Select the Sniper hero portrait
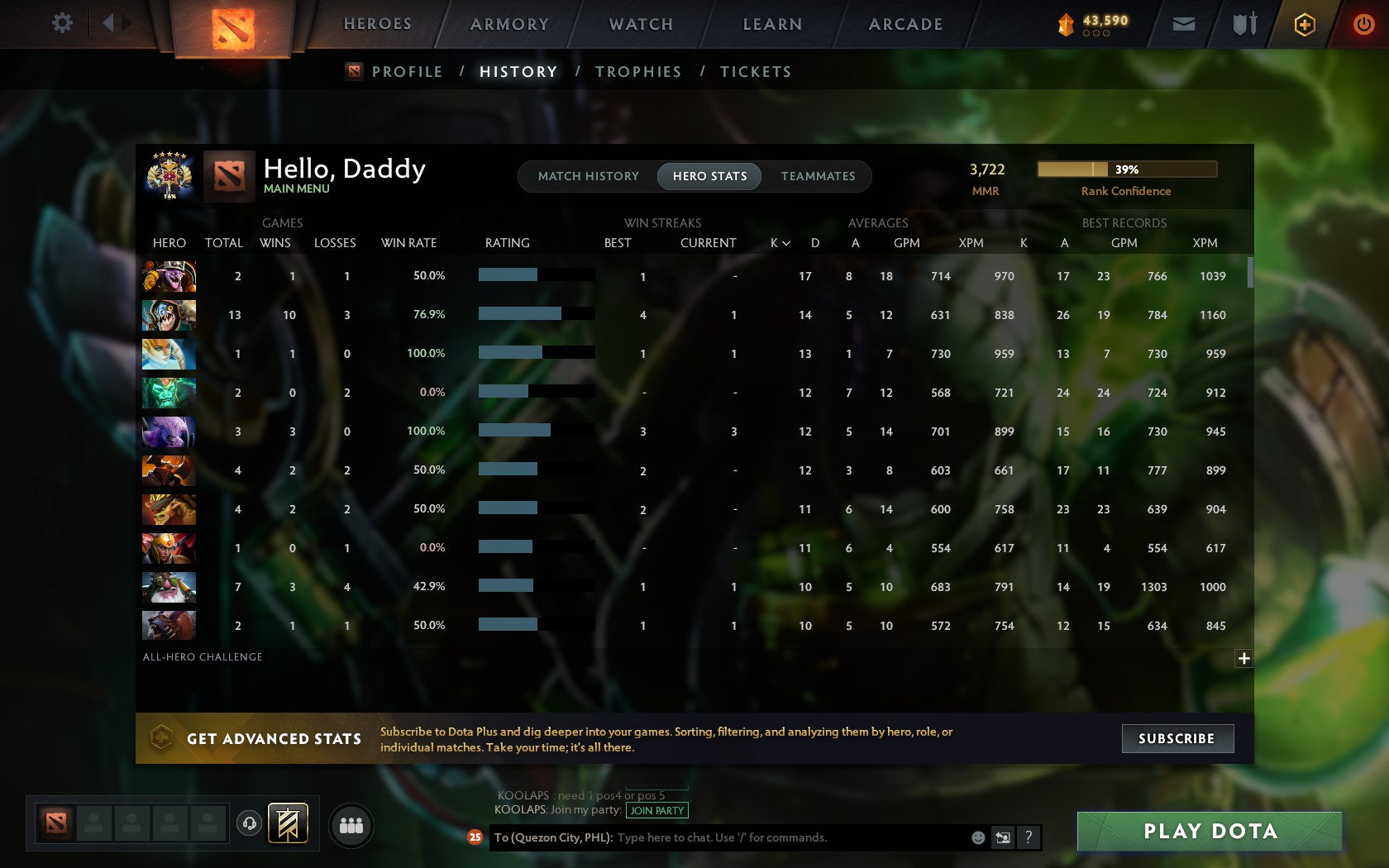Viewport: 1389px width, 868px height. point(169,587)
